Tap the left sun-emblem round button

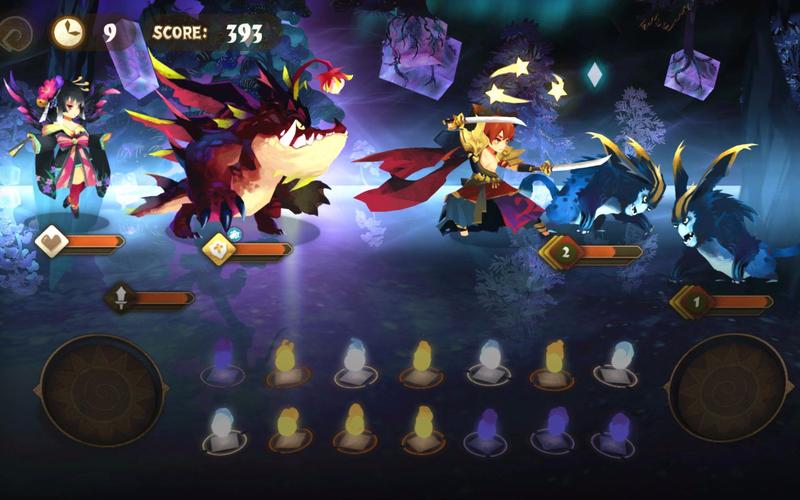tap(101, 389)
